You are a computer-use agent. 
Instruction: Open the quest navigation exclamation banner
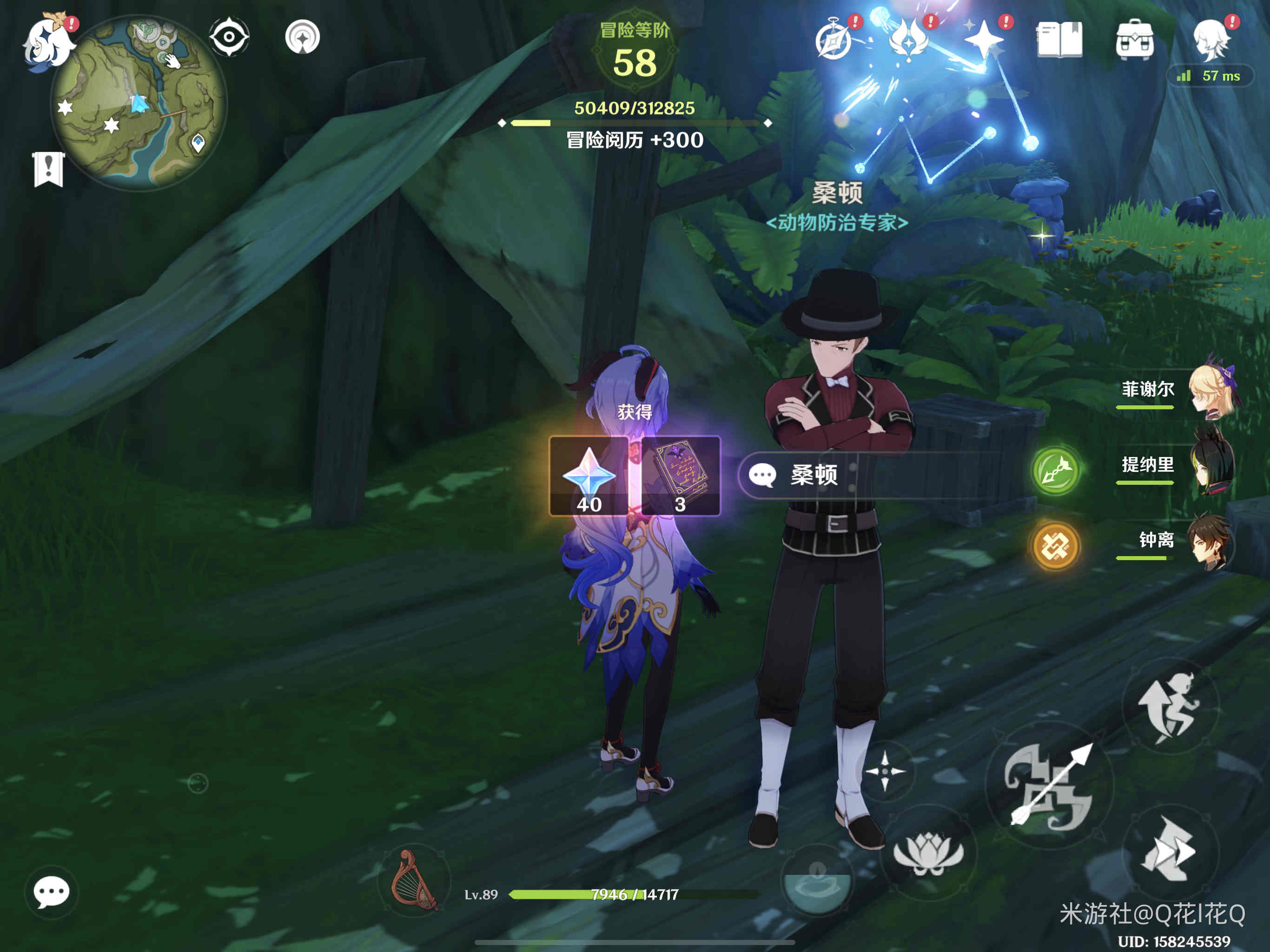48,169
